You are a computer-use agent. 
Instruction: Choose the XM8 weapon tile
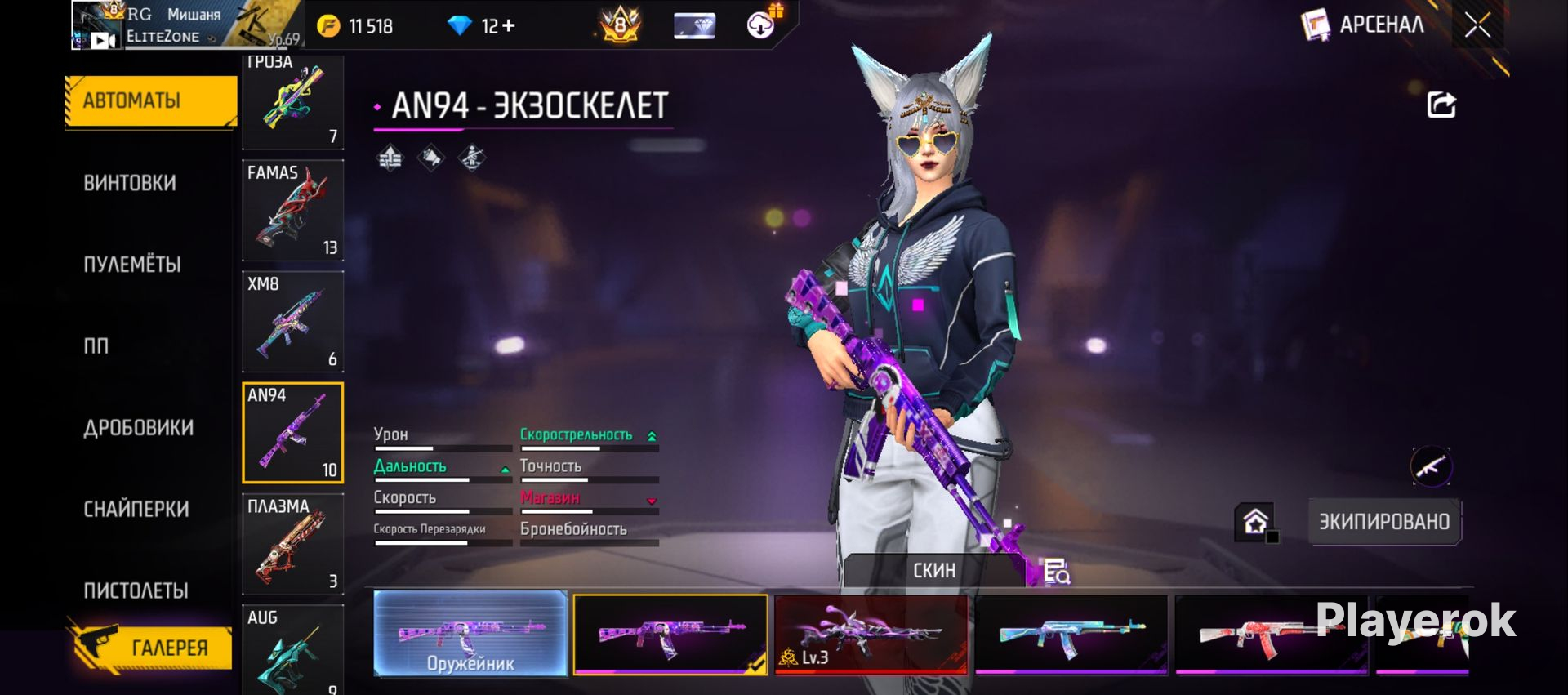292,322
